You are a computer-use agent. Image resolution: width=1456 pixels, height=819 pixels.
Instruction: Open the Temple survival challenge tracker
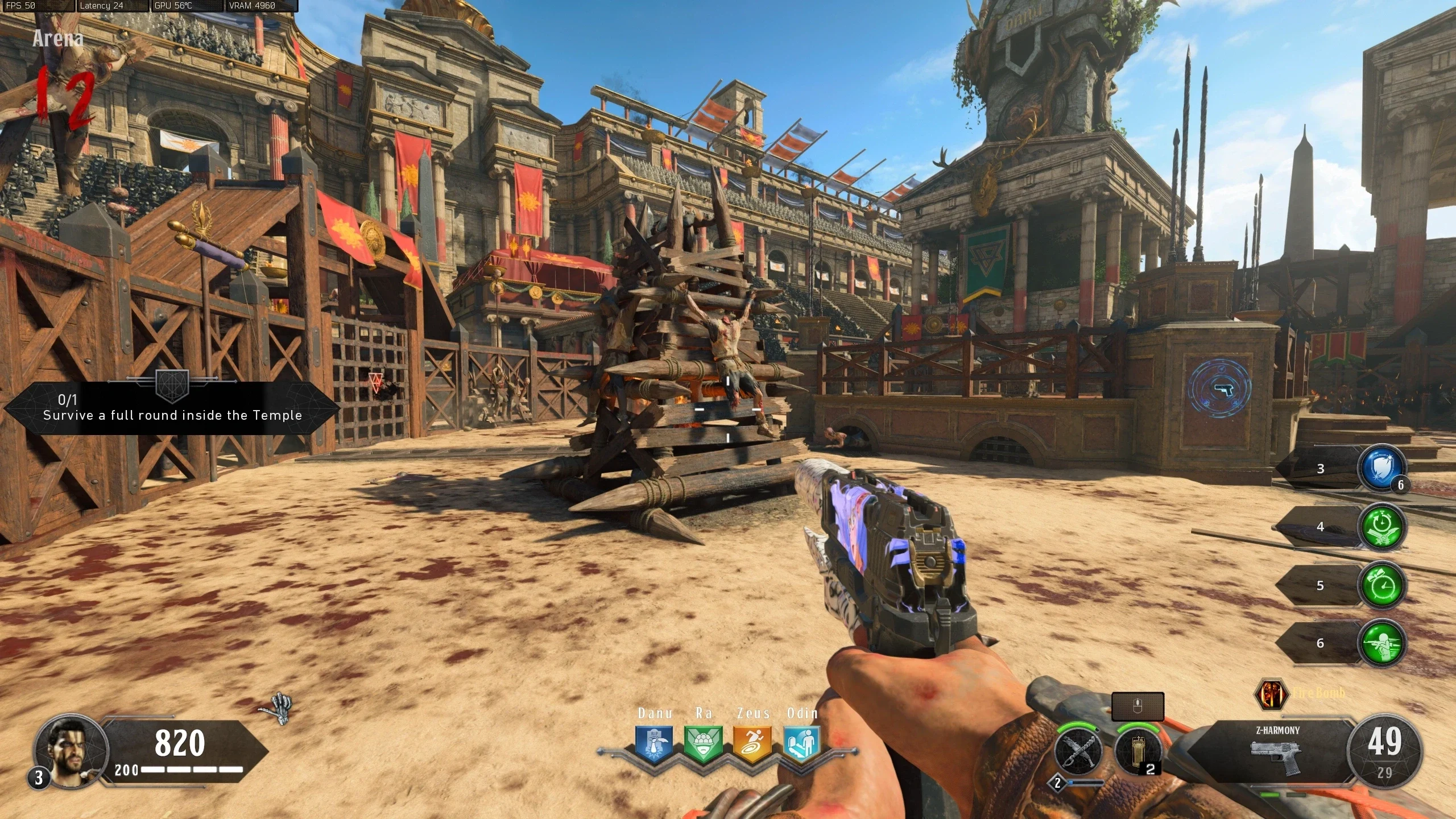[x=172, y=408]
